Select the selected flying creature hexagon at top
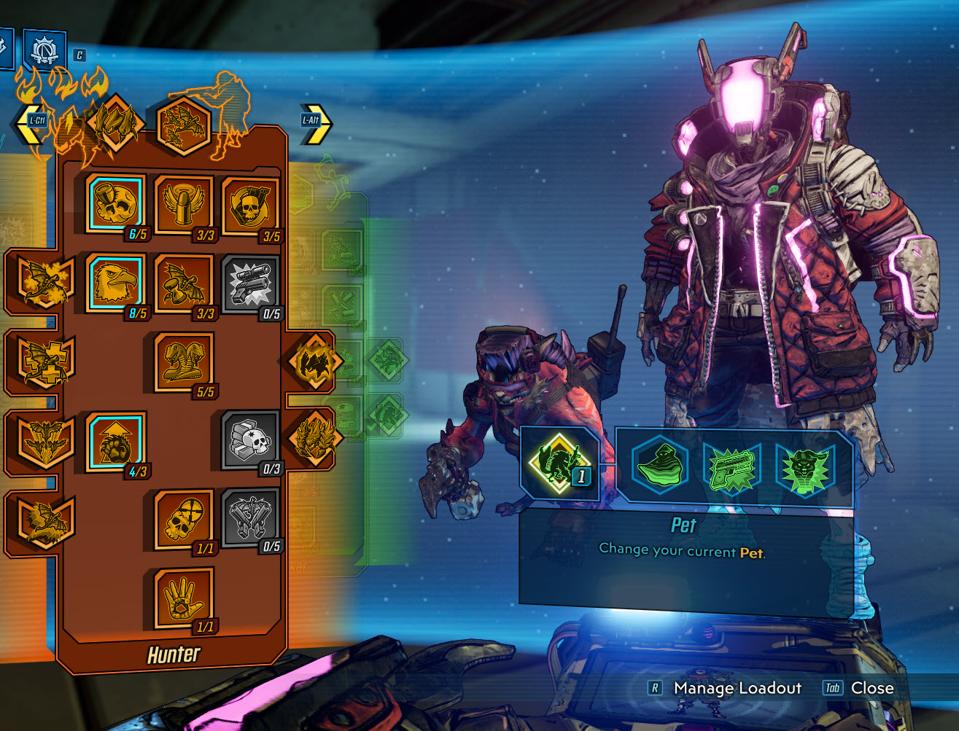 click(x=184, y=126)
